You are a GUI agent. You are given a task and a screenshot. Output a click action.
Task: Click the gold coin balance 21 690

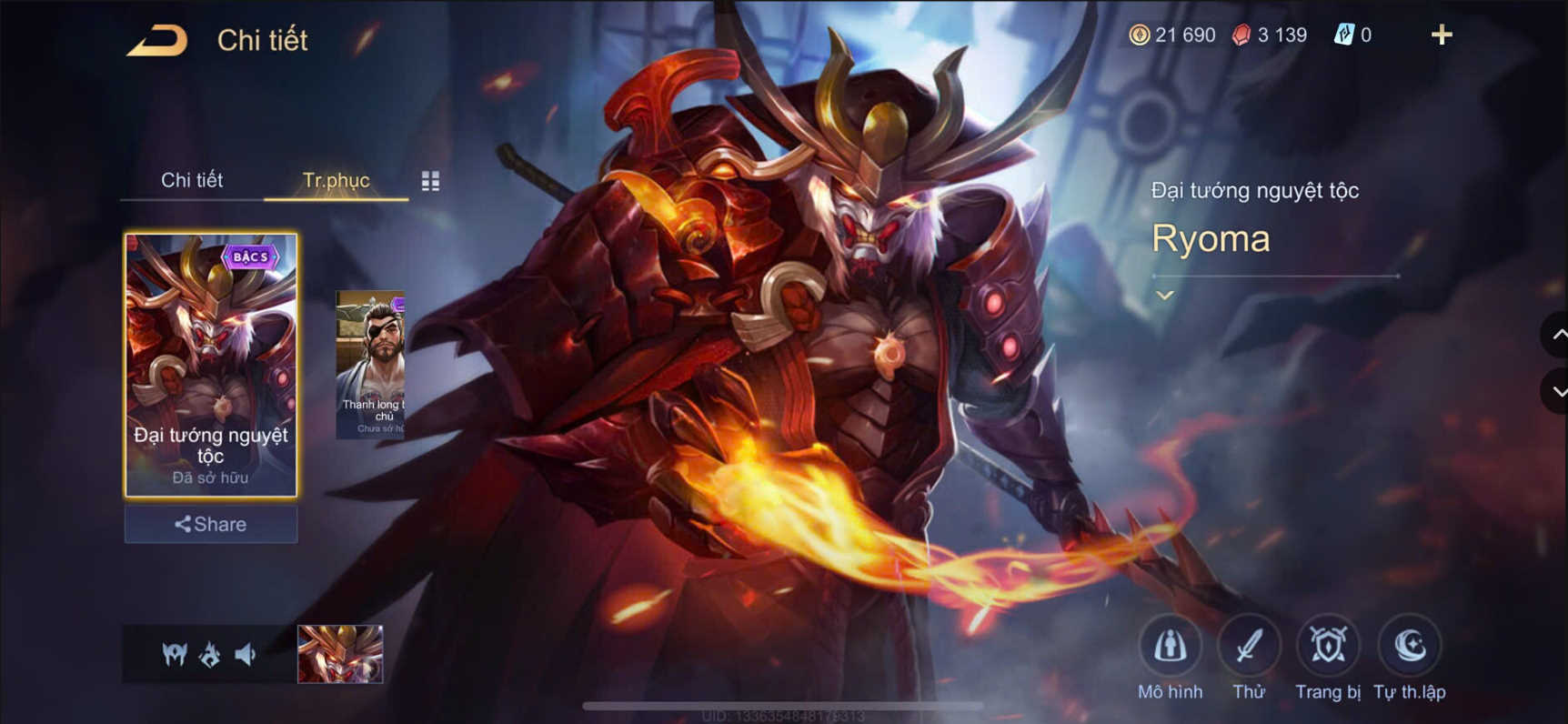(1174, 35)
